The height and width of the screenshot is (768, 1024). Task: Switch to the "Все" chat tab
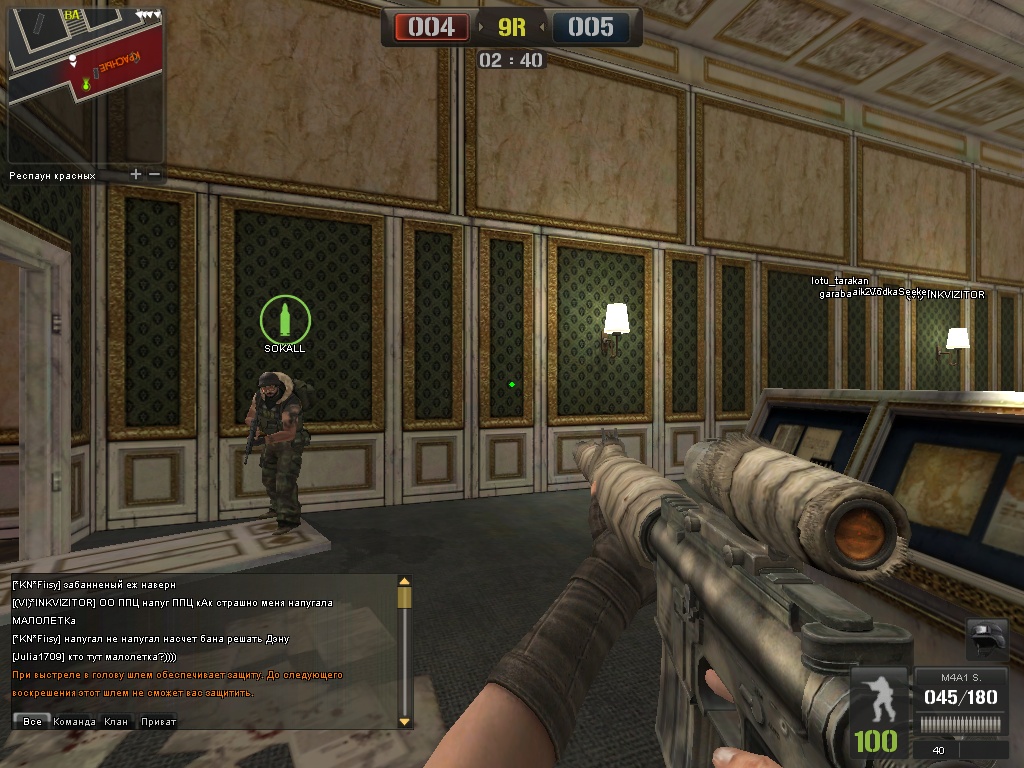(x=32, y=721)
